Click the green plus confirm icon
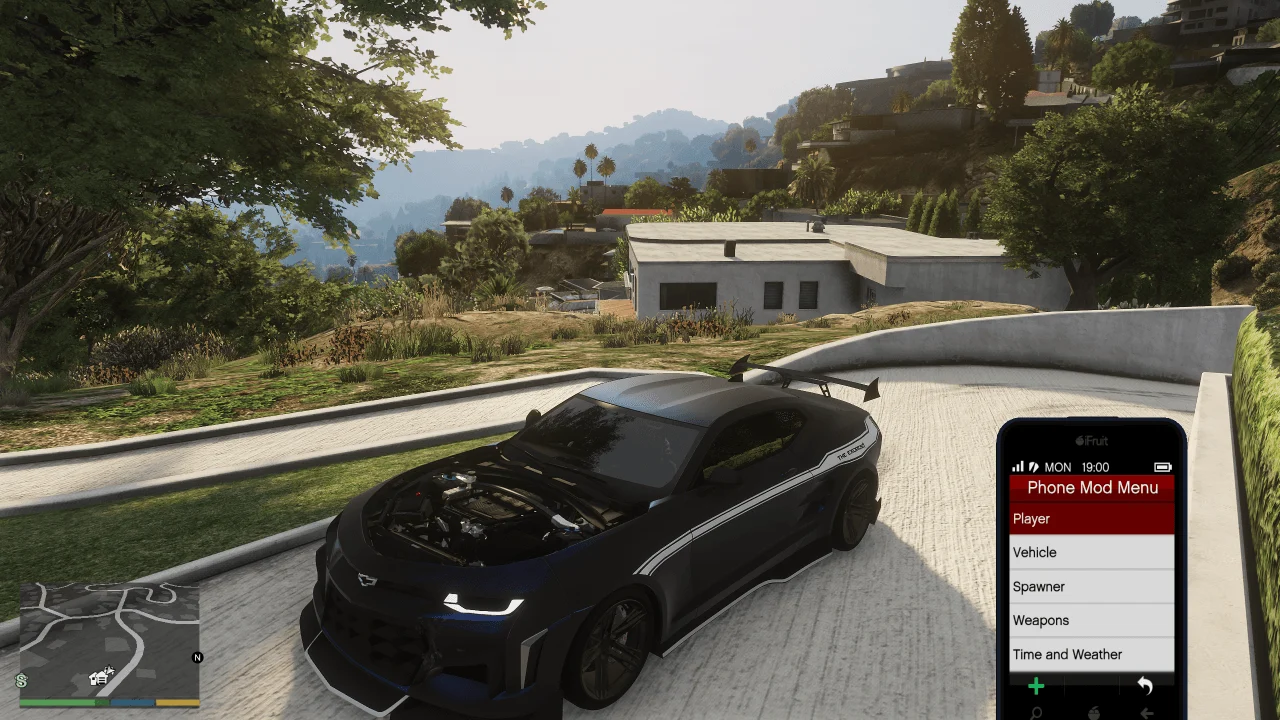The image size is (1280, 720). click(x=1036, y=686)
